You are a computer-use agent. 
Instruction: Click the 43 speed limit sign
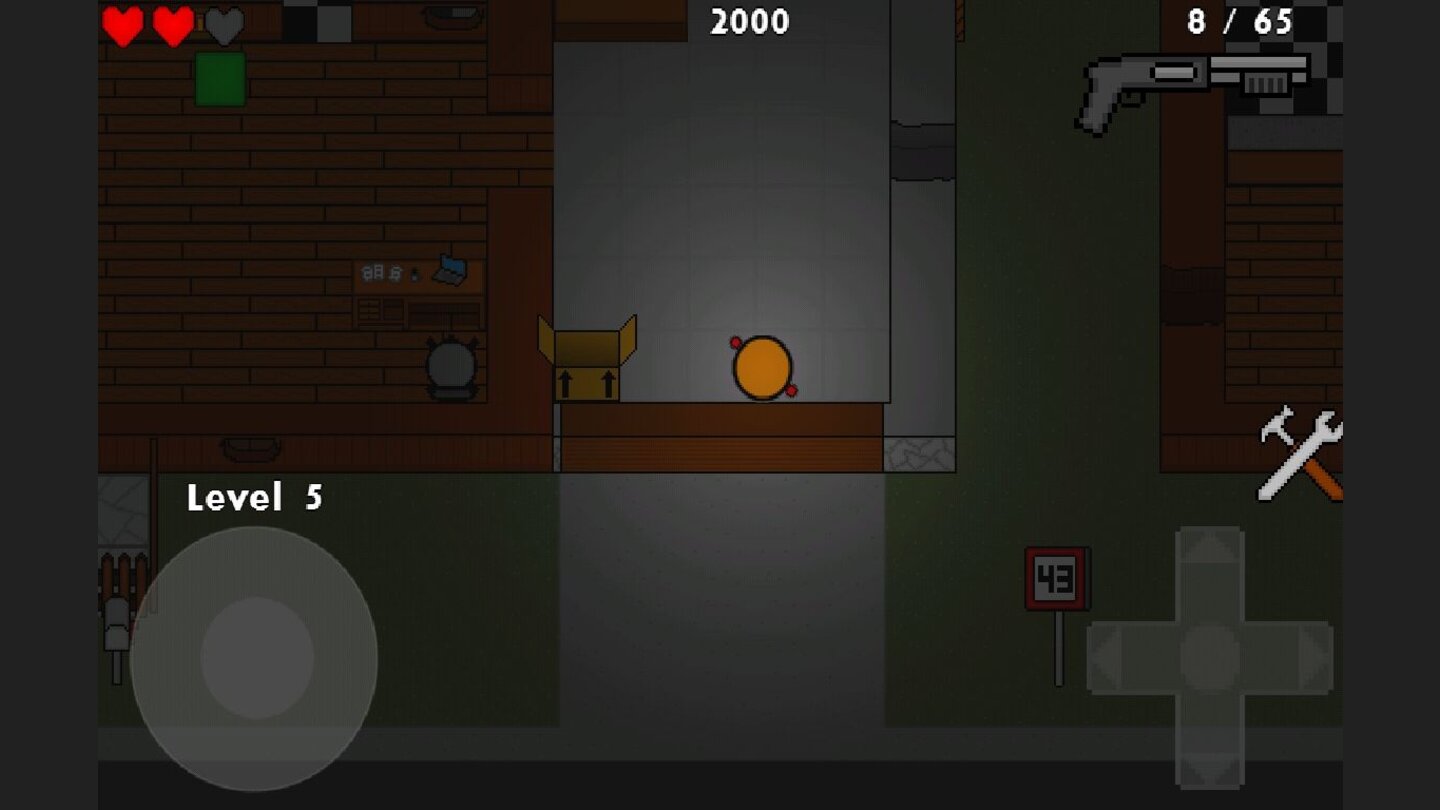[x=1054, y=578]
